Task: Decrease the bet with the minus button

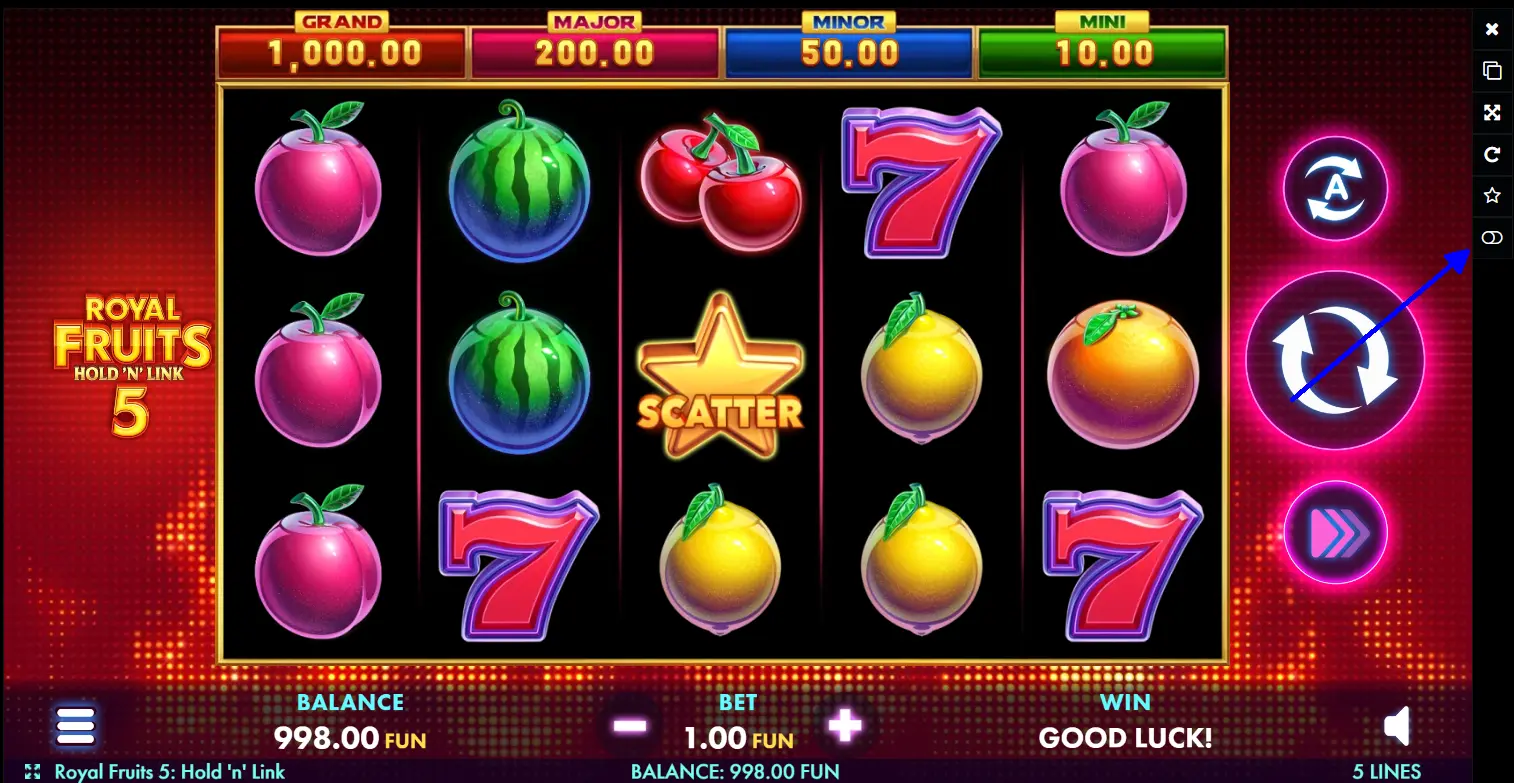Action: coord(630,726)
